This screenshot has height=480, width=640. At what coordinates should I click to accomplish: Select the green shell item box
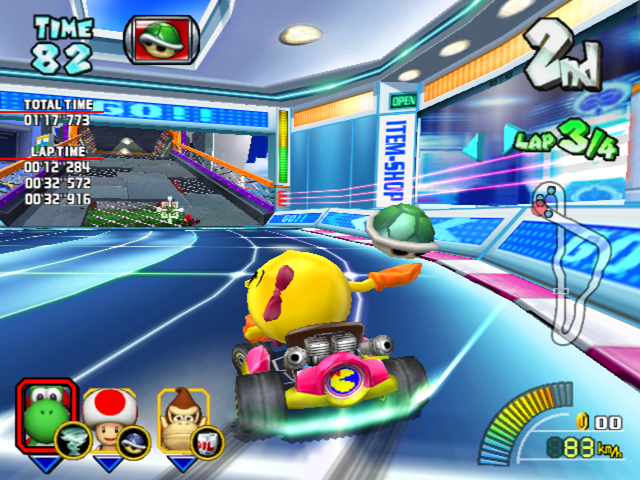click(161, 37)
